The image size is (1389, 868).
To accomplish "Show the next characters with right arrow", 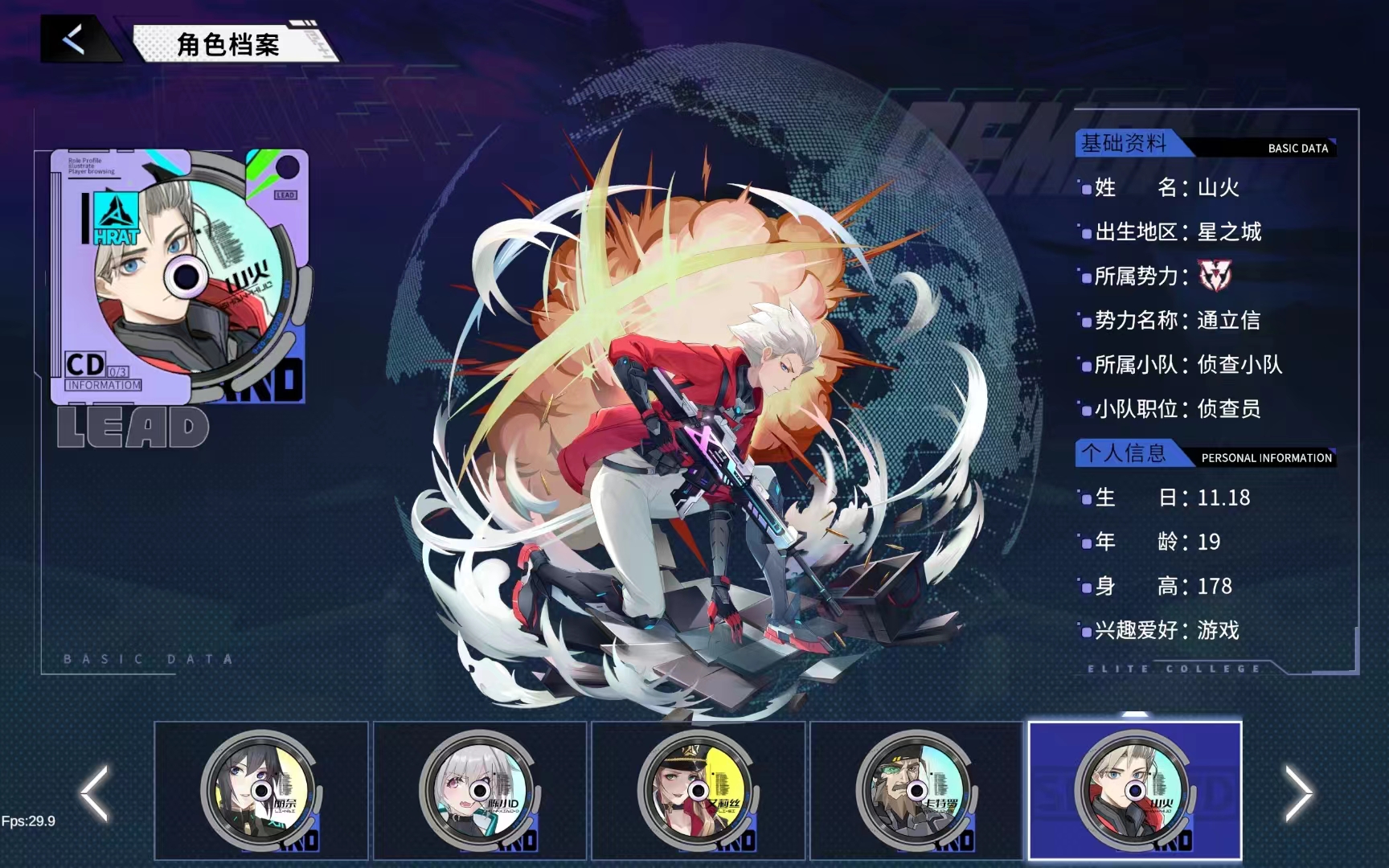I will click(x=1297, y=793).
